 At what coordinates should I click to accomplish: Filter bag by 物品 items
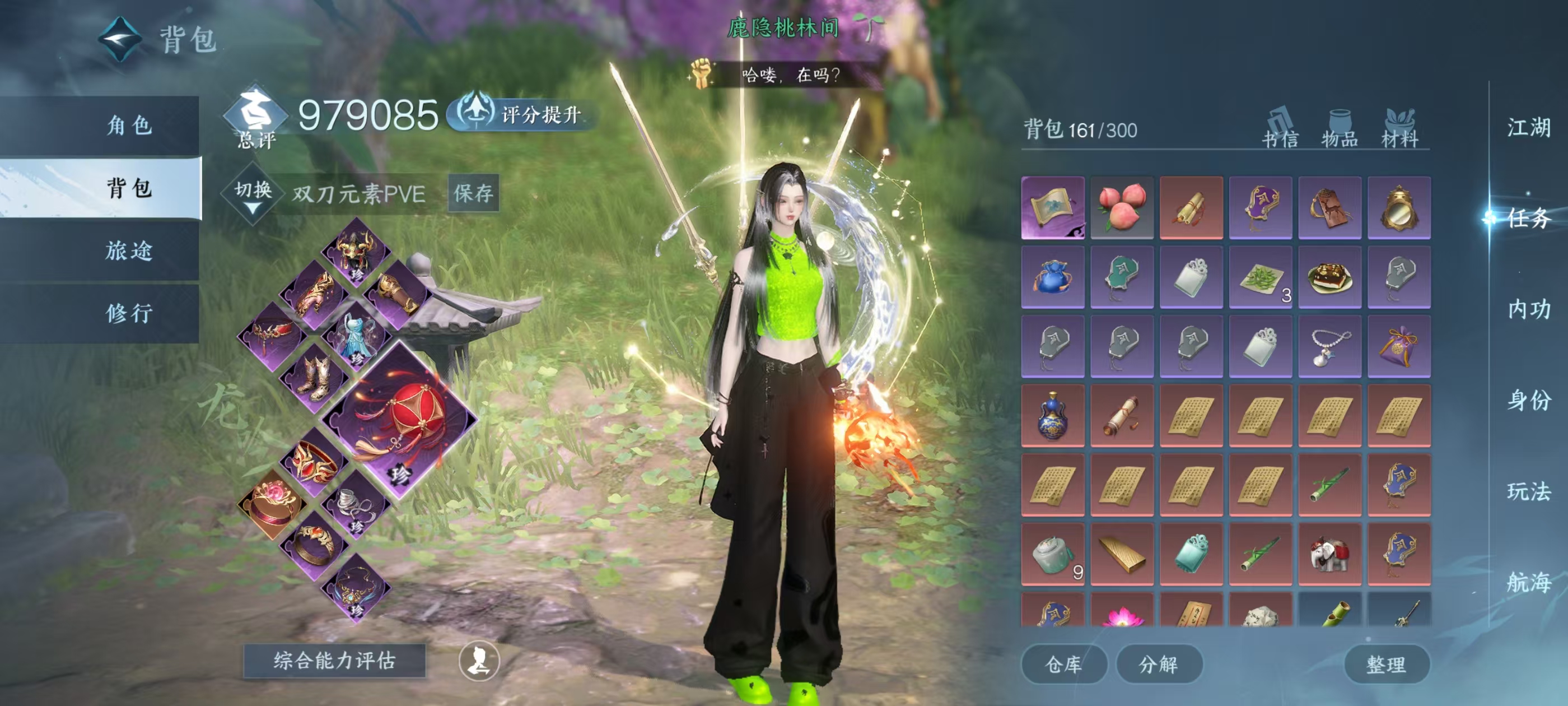pos(1339,129)
